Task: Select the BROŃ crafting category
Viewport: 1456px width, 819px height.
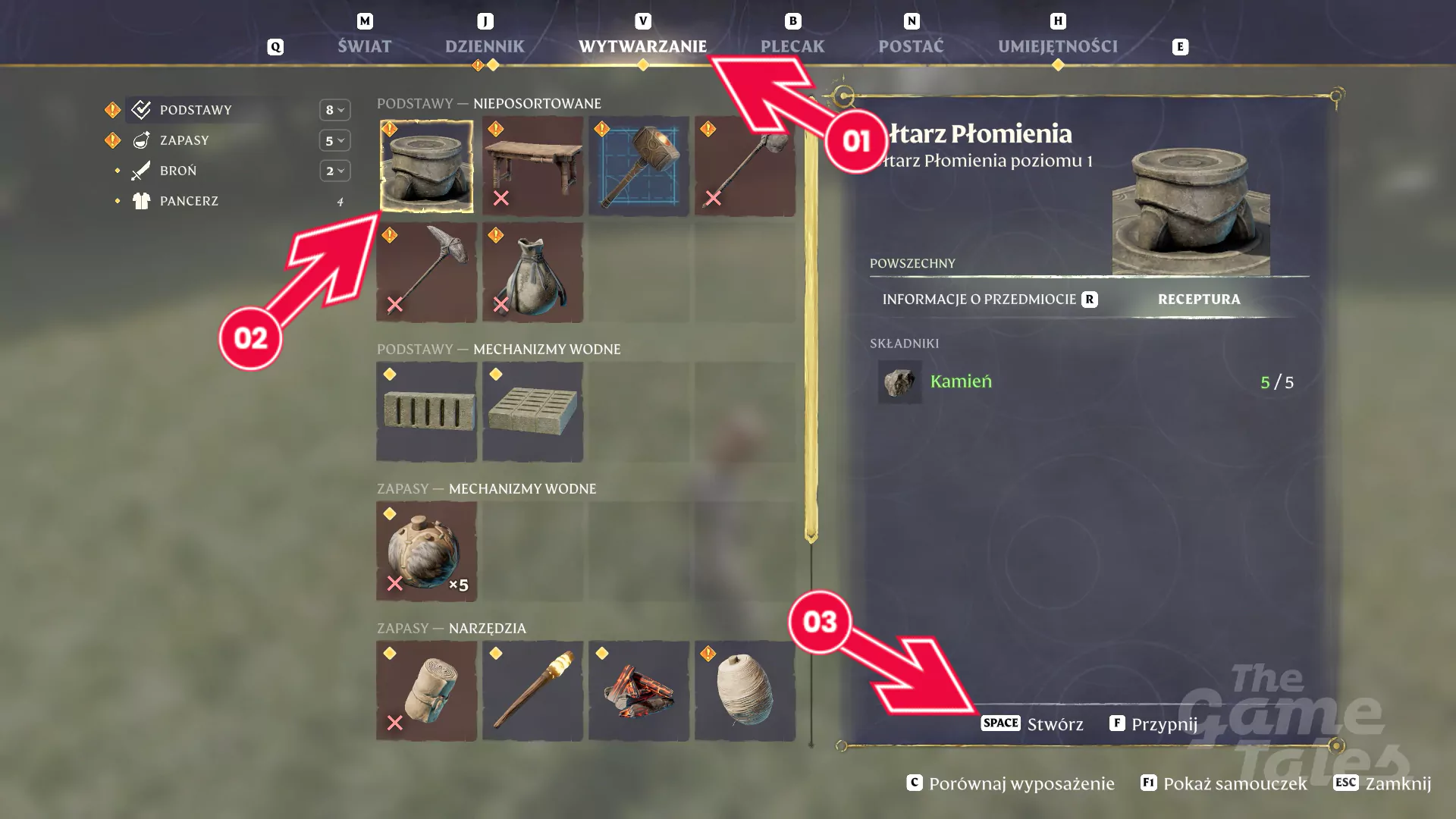Action: (178, 171)
